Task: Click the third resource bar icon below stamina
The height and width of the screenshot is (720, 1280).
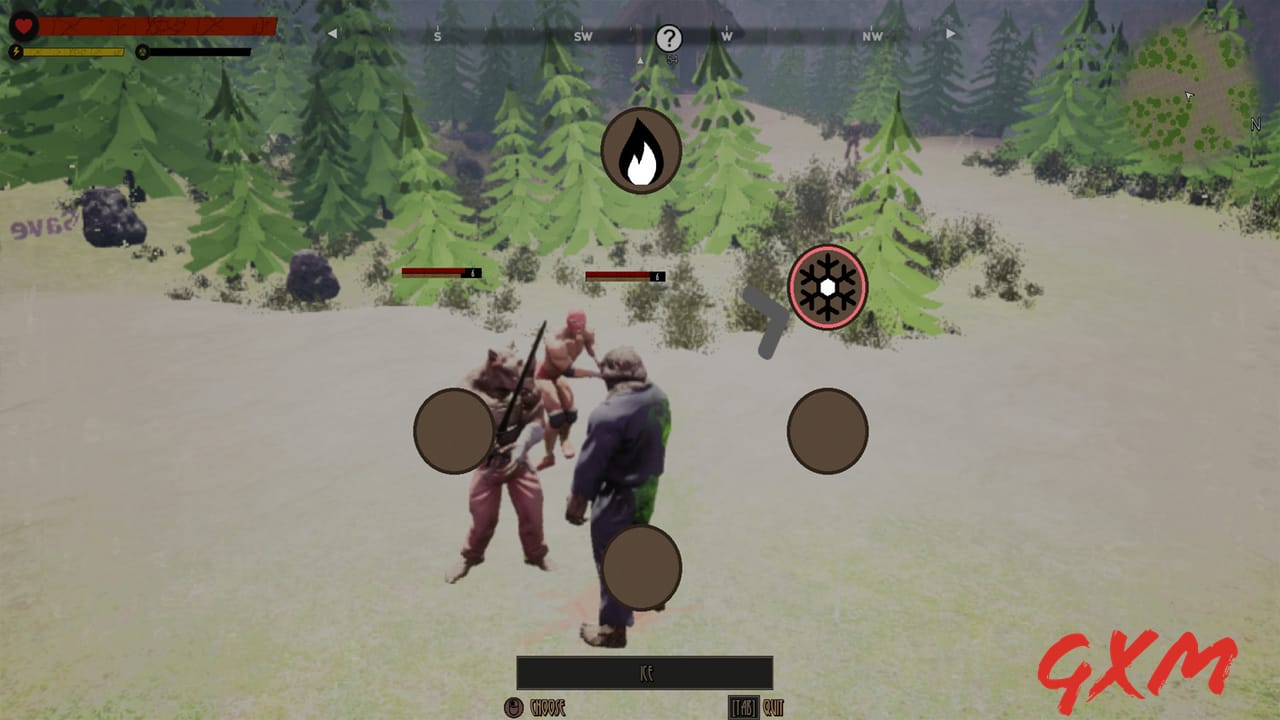Action: tap(143, 52)
